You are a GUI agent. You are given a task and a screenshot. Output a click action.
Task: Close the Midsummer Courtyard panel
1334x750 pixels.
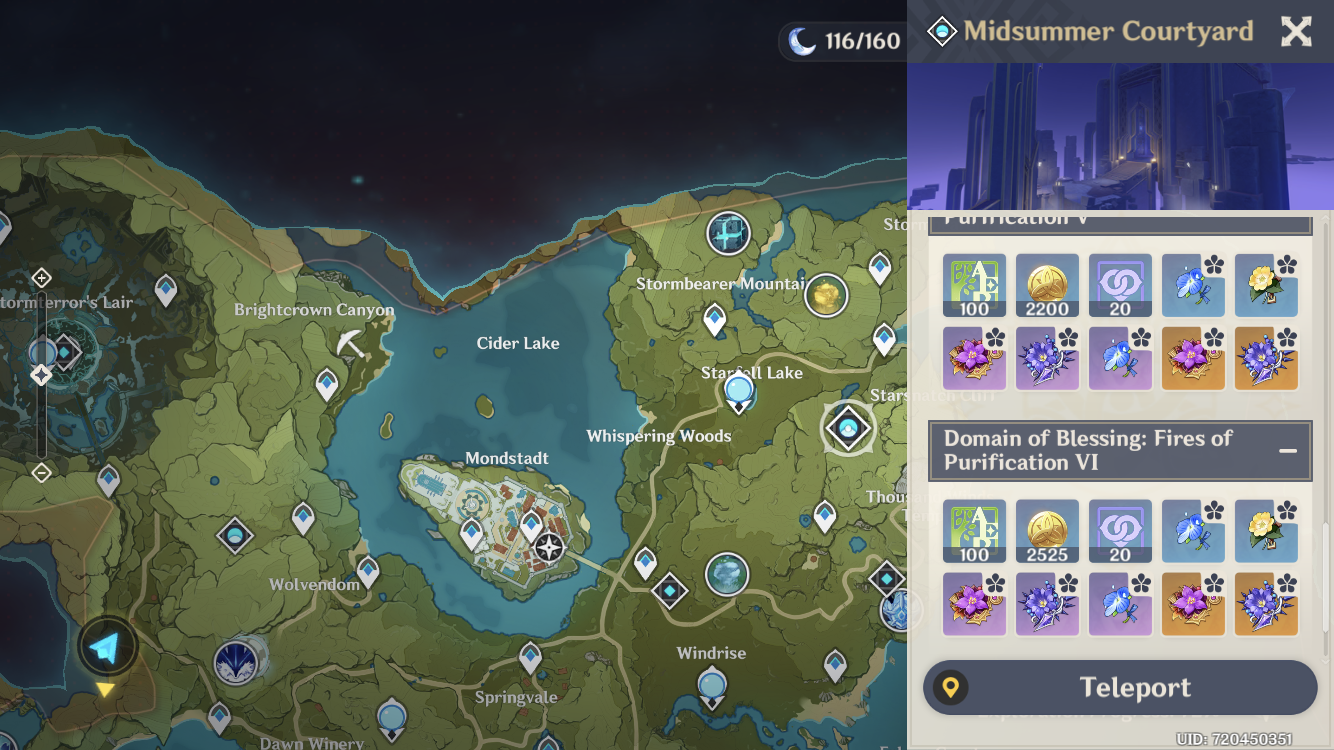click(1296, 32)
